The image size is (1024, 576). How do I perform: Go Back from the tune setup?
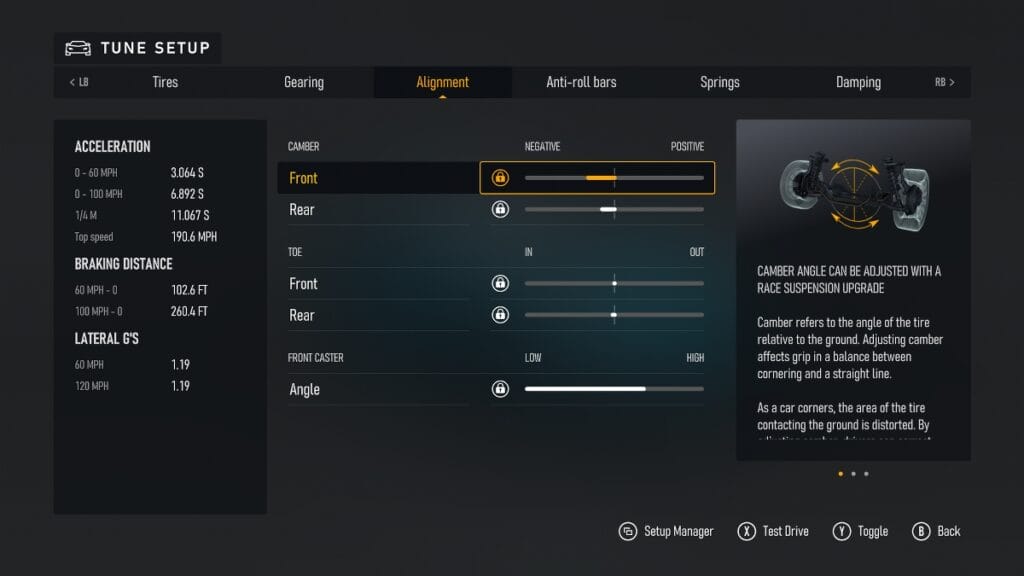click(x=937, y=531)
